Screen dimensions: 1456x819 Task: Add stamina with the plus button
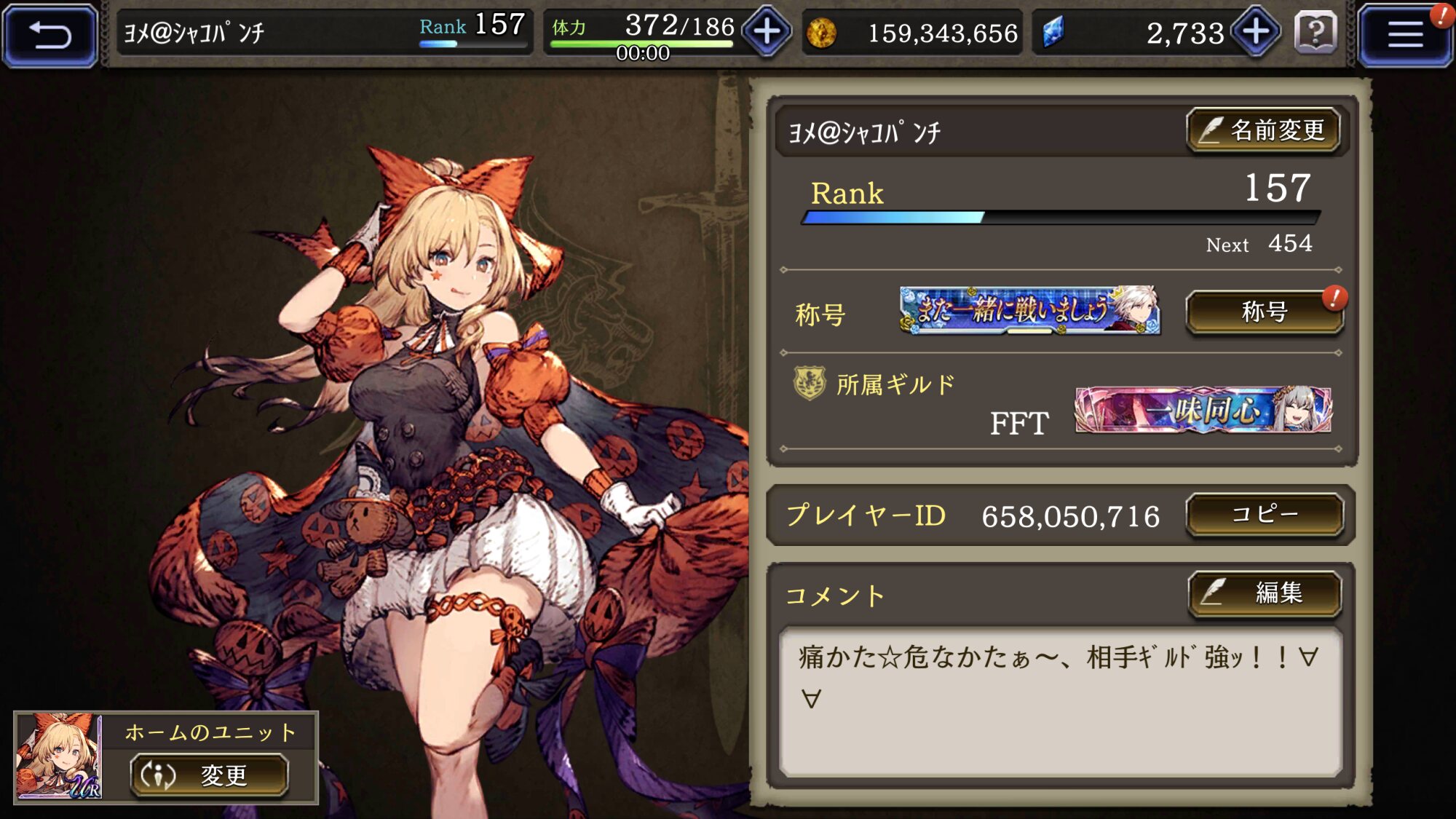pos(767,32)
